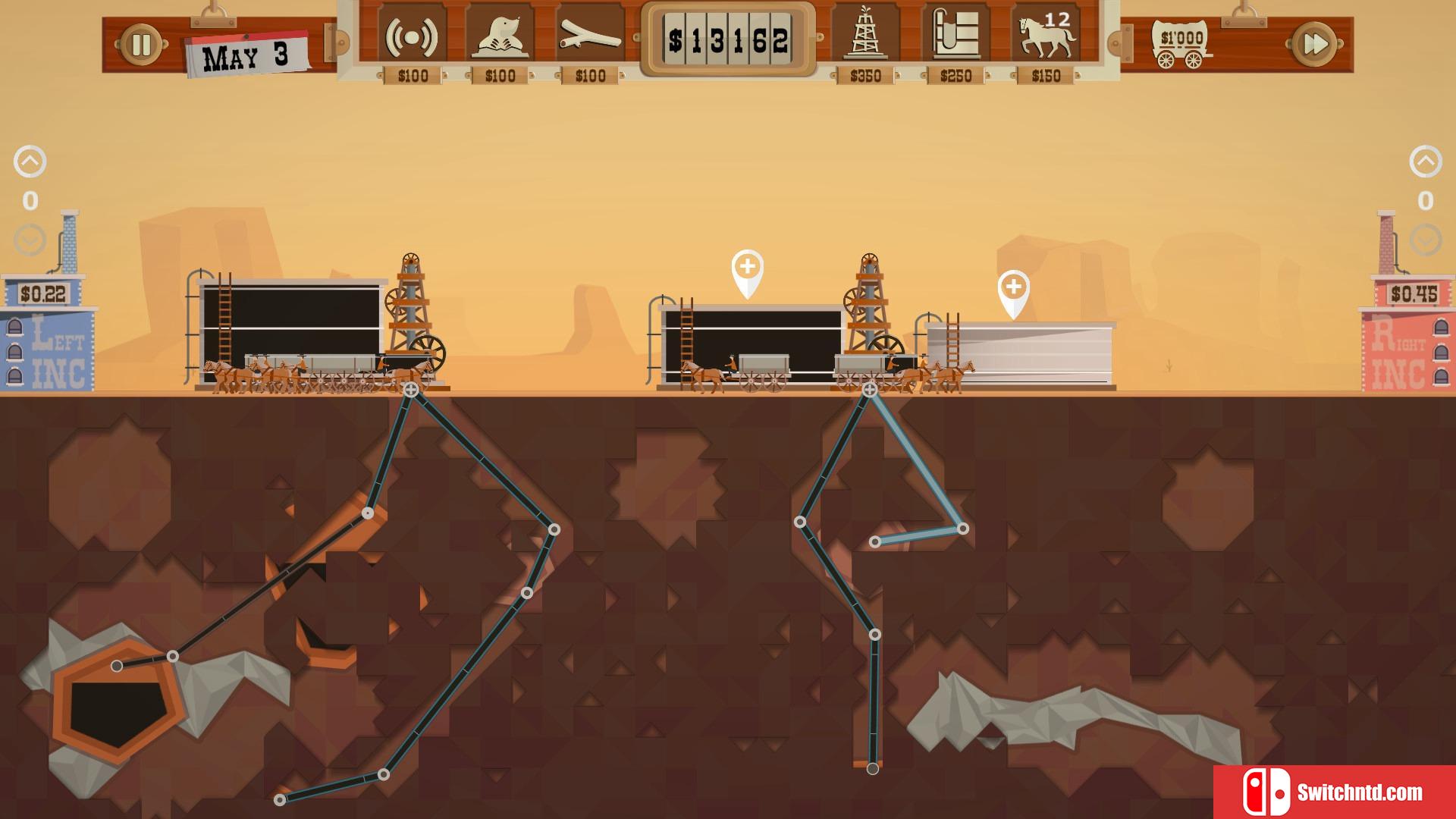Lower Right Inc wagon count
Image resolution: width=1456 pixels, height=819 pixels.
(1426, 241)
